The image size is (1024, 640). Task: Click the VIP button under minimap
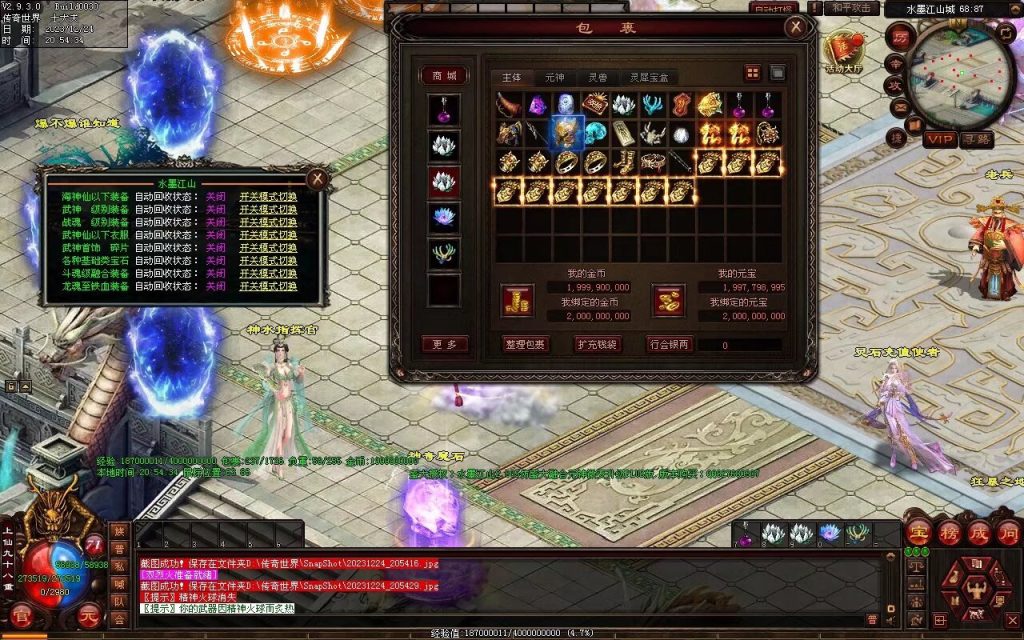coord(939,139)
